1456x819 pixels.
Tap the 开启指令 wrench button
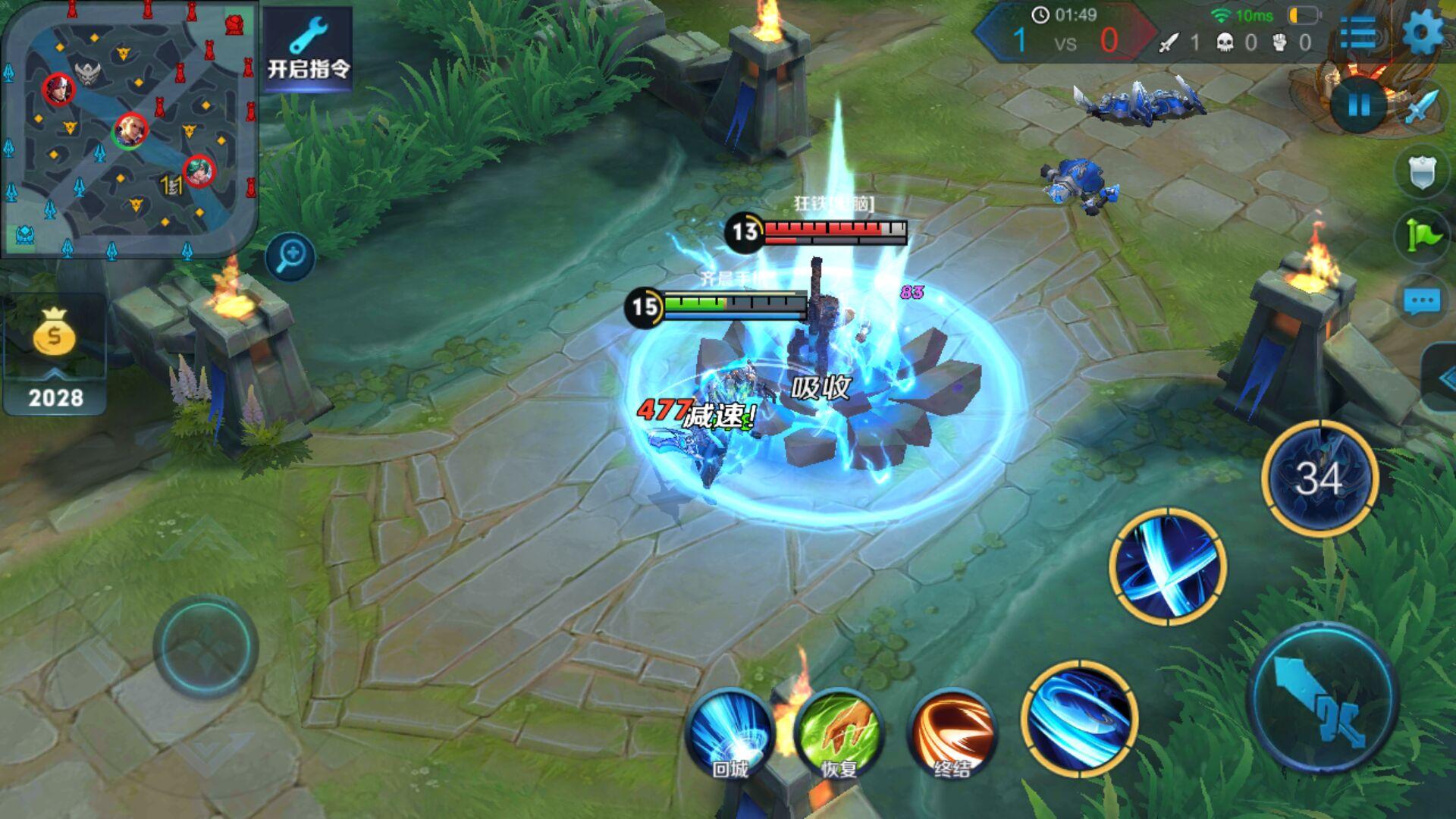pyautogui.click(x=308, y=49)
